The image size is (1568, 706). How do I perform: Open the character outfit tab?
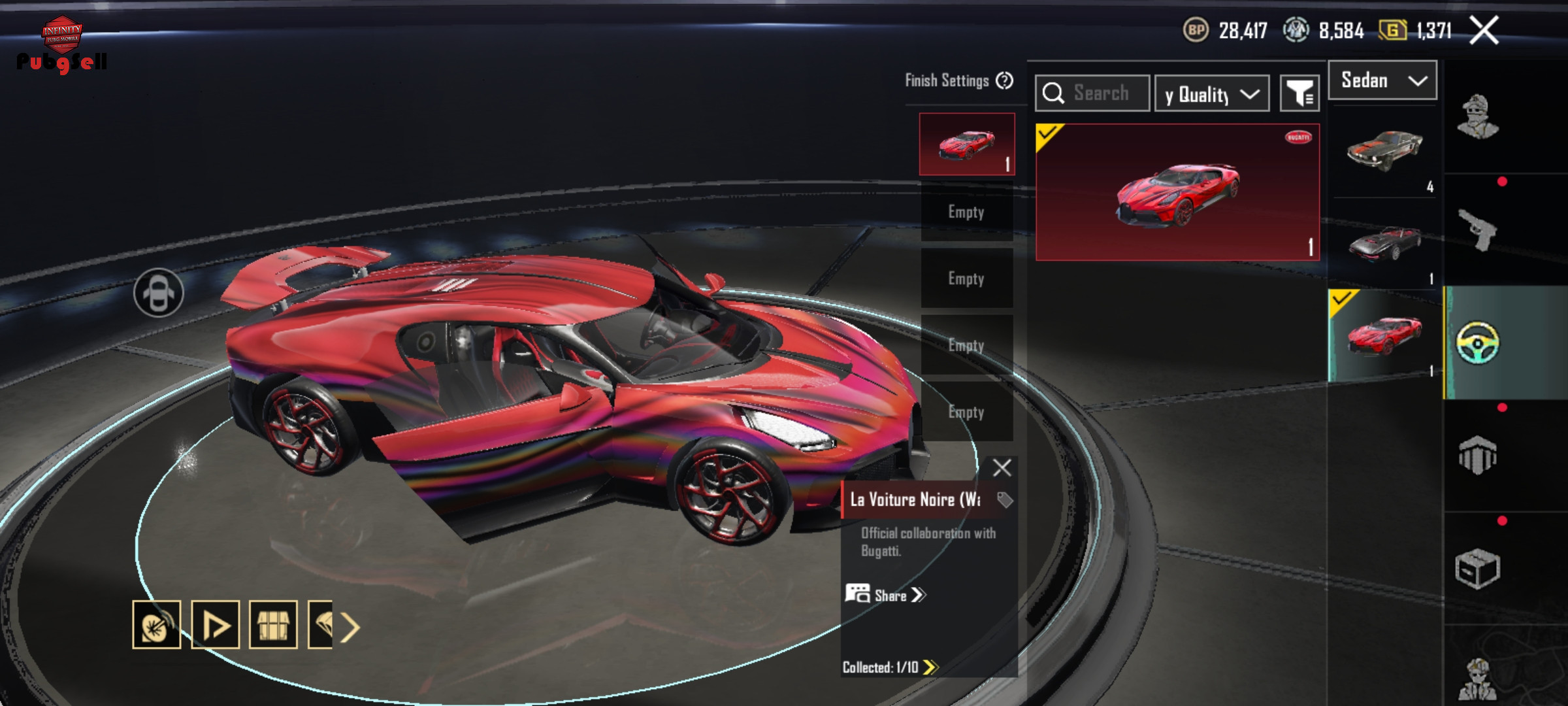pyautogui.click(x=1477, y=118)
